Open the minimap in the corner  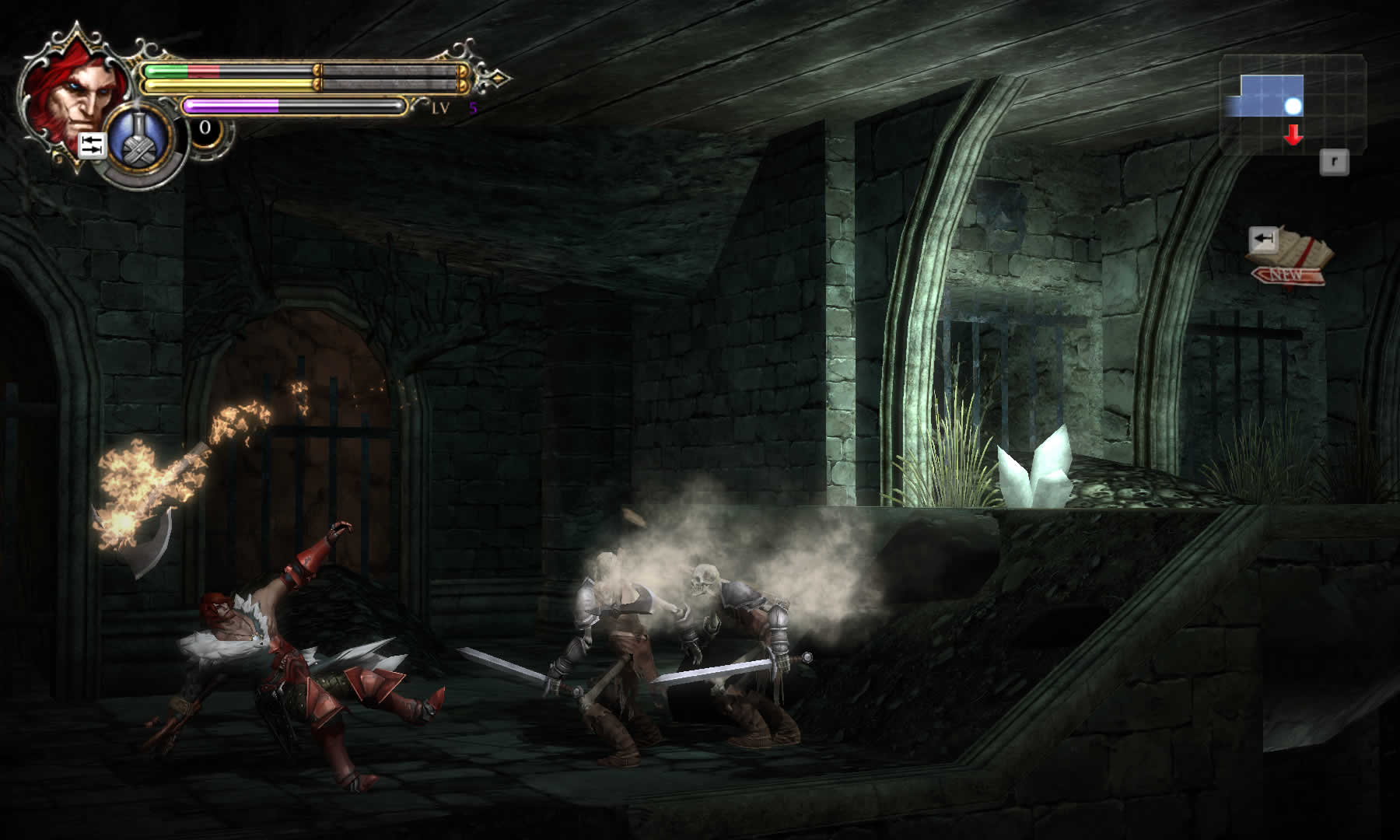pyautogui.click(x=1292, y=102)
